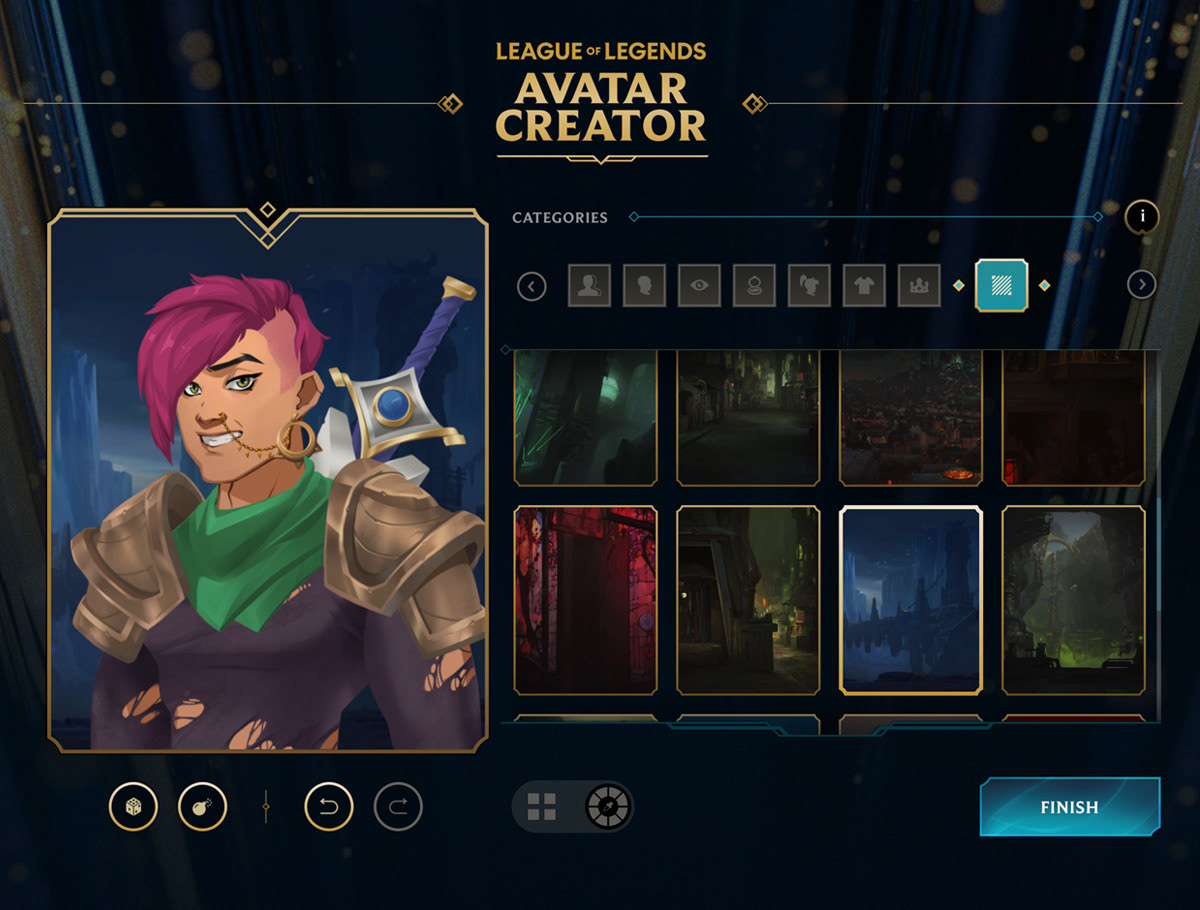This screenshot has width=1200, height=910.
Task: Click the greyed-out redo arrow button
Action: pyautogui.click(x=398, y=806)
